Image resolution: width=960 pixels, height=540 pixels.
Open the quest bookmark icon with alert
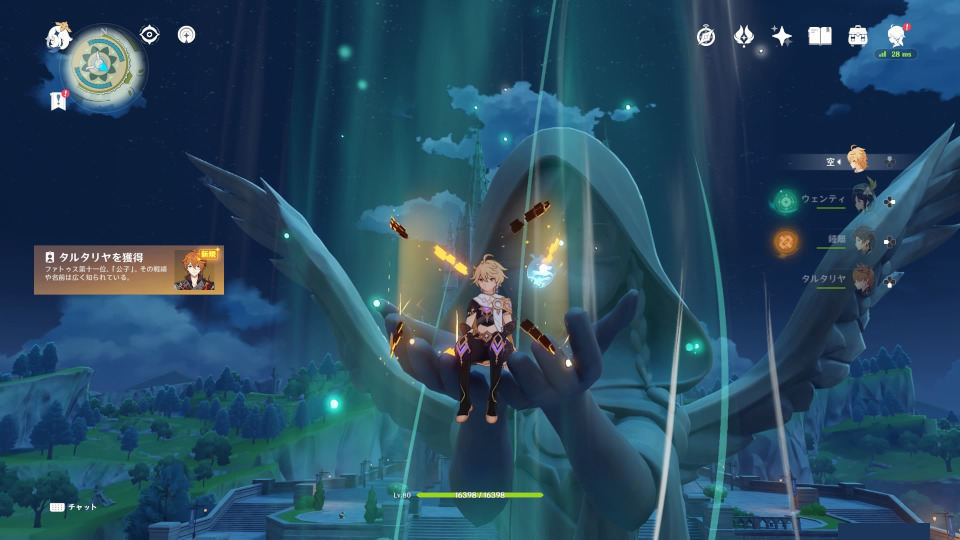pyautogui.click(x=58, y=100)
